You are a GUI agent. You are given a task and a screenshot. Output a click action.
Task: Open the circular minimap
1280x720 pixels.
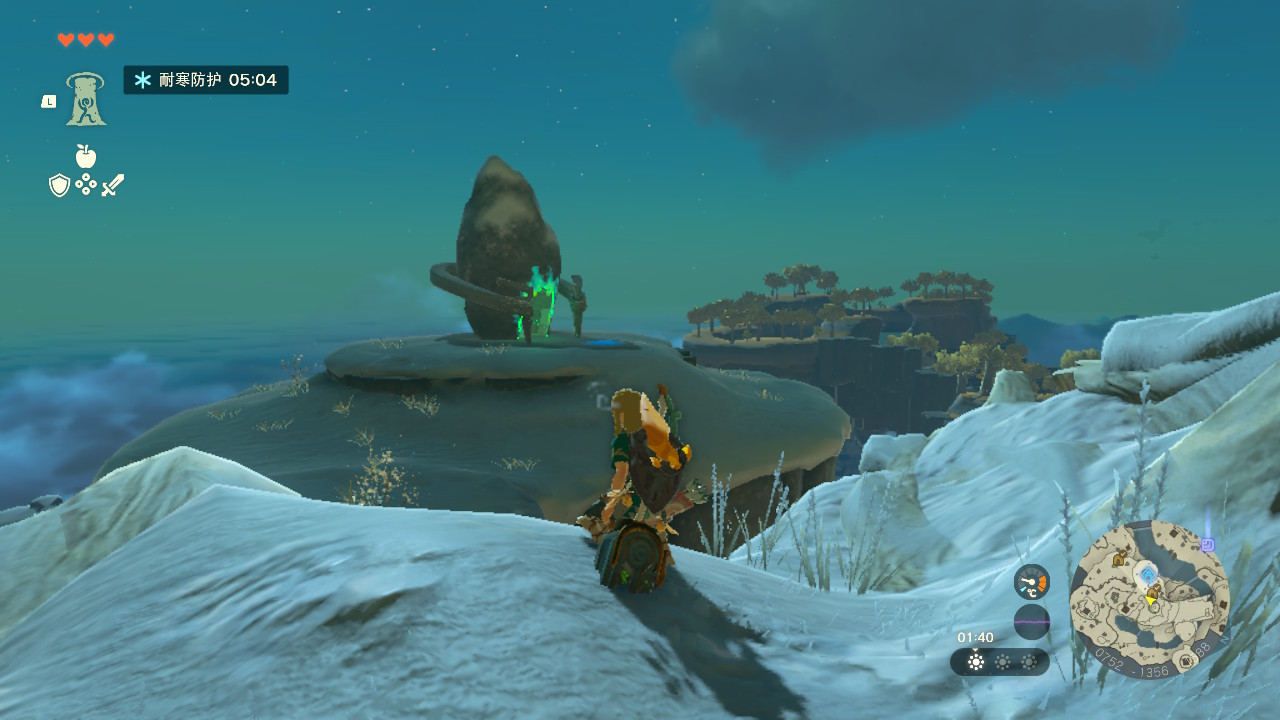pos(1149,599)
